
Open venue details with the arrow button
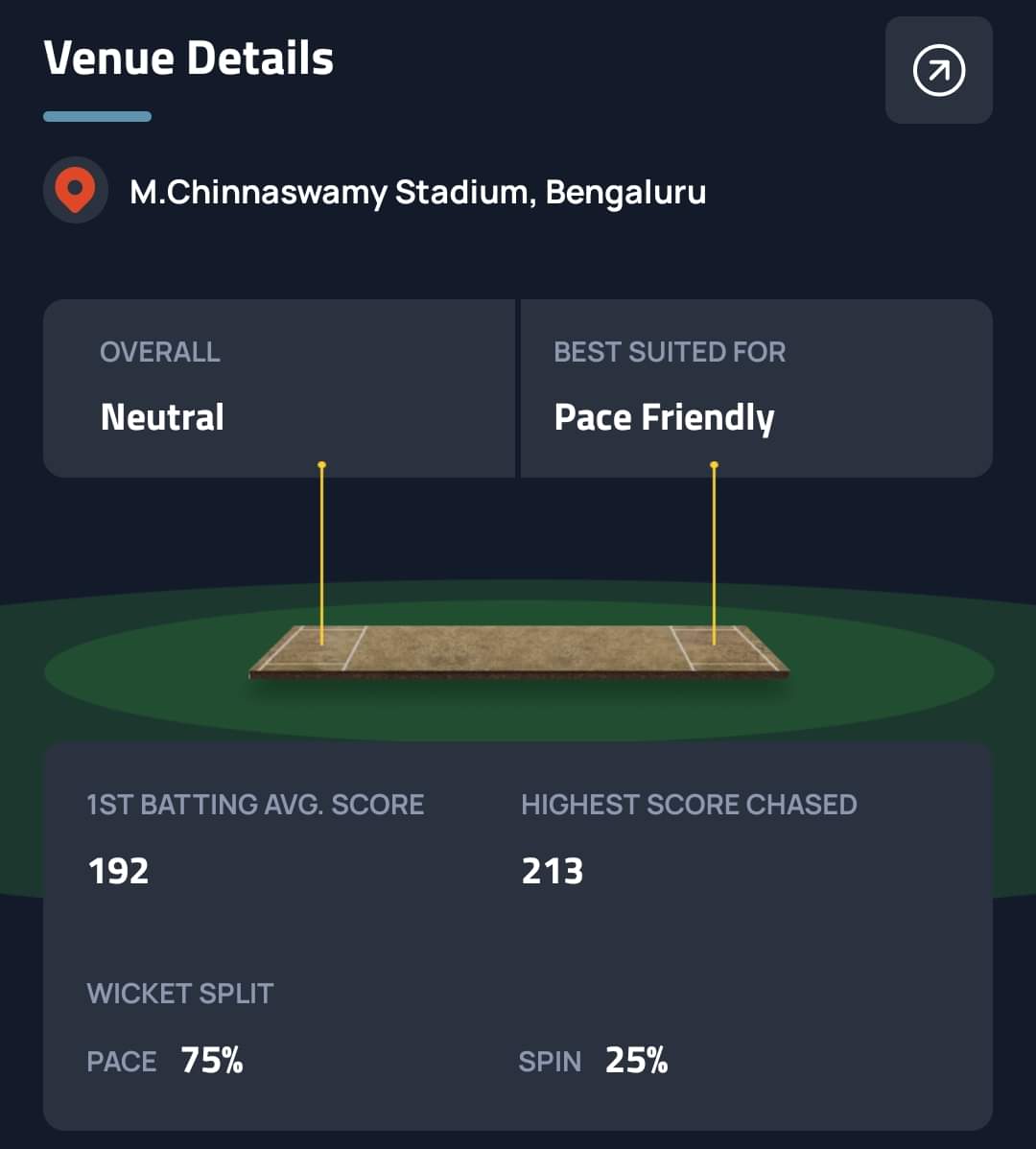pos(938,70)
